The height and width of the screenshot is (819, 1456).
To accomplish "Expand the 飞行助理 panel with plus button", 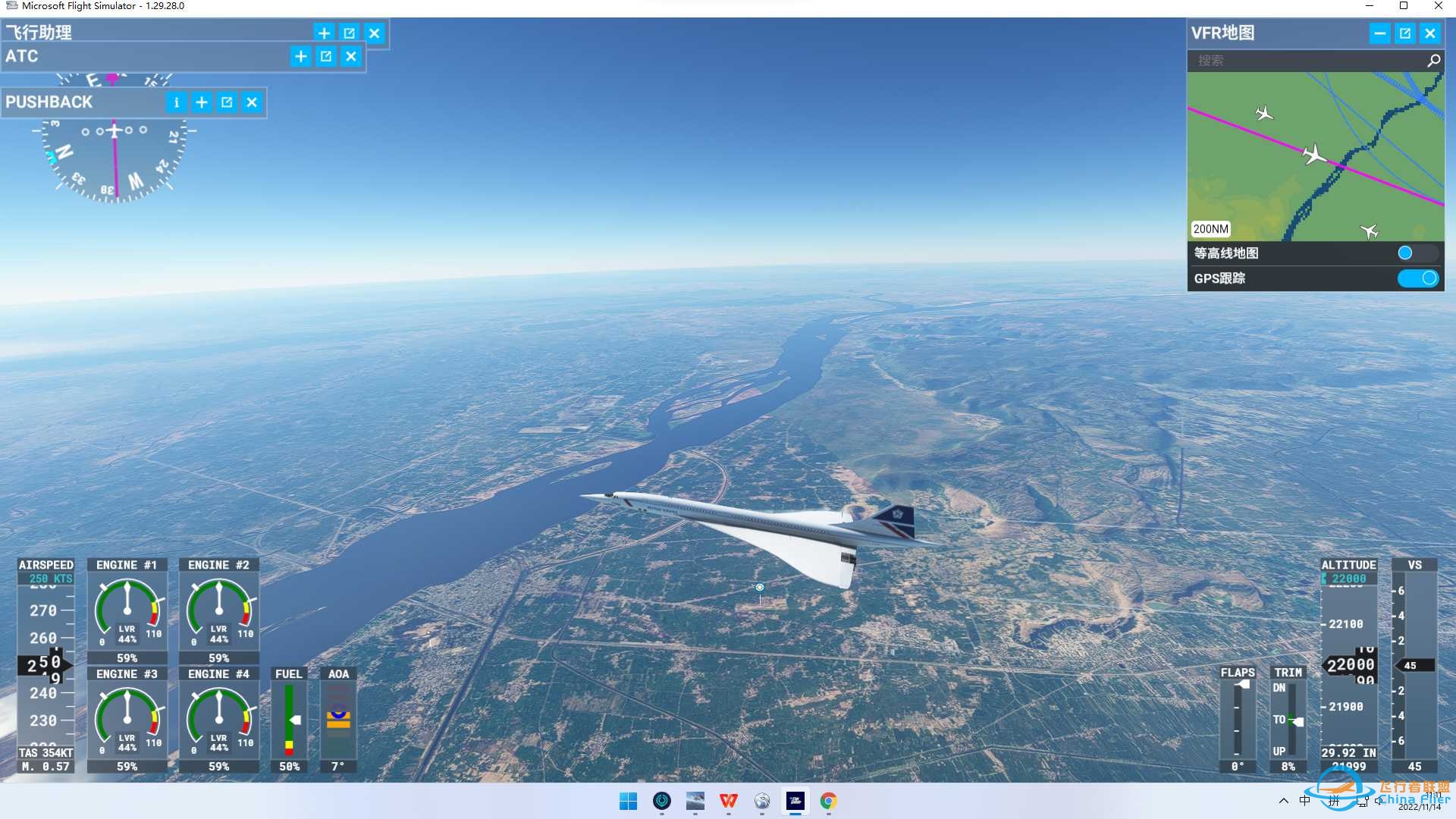I will (324, 33).
